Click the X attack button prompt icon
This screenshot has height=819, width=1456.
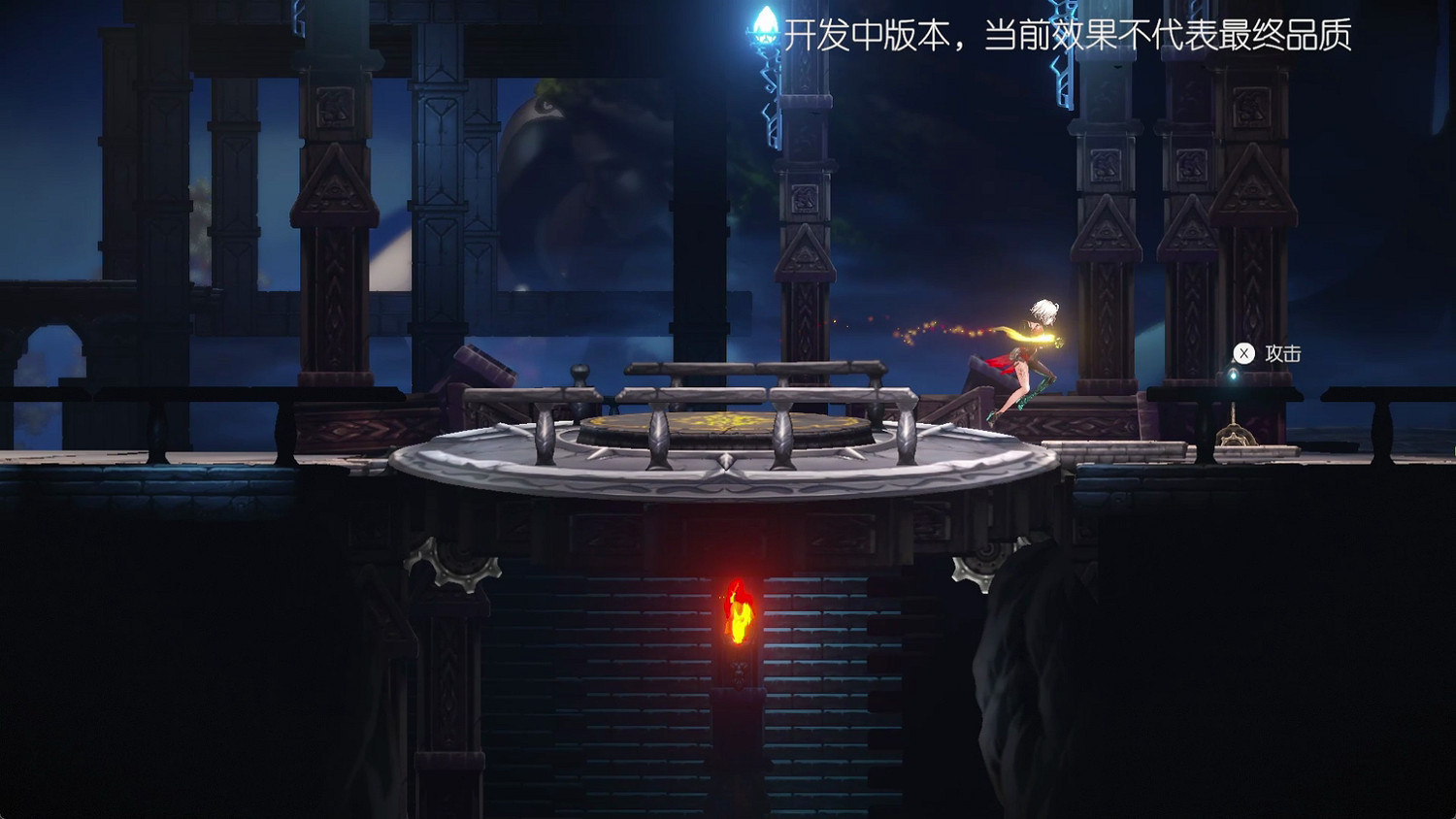click(x=1243, y=353)
